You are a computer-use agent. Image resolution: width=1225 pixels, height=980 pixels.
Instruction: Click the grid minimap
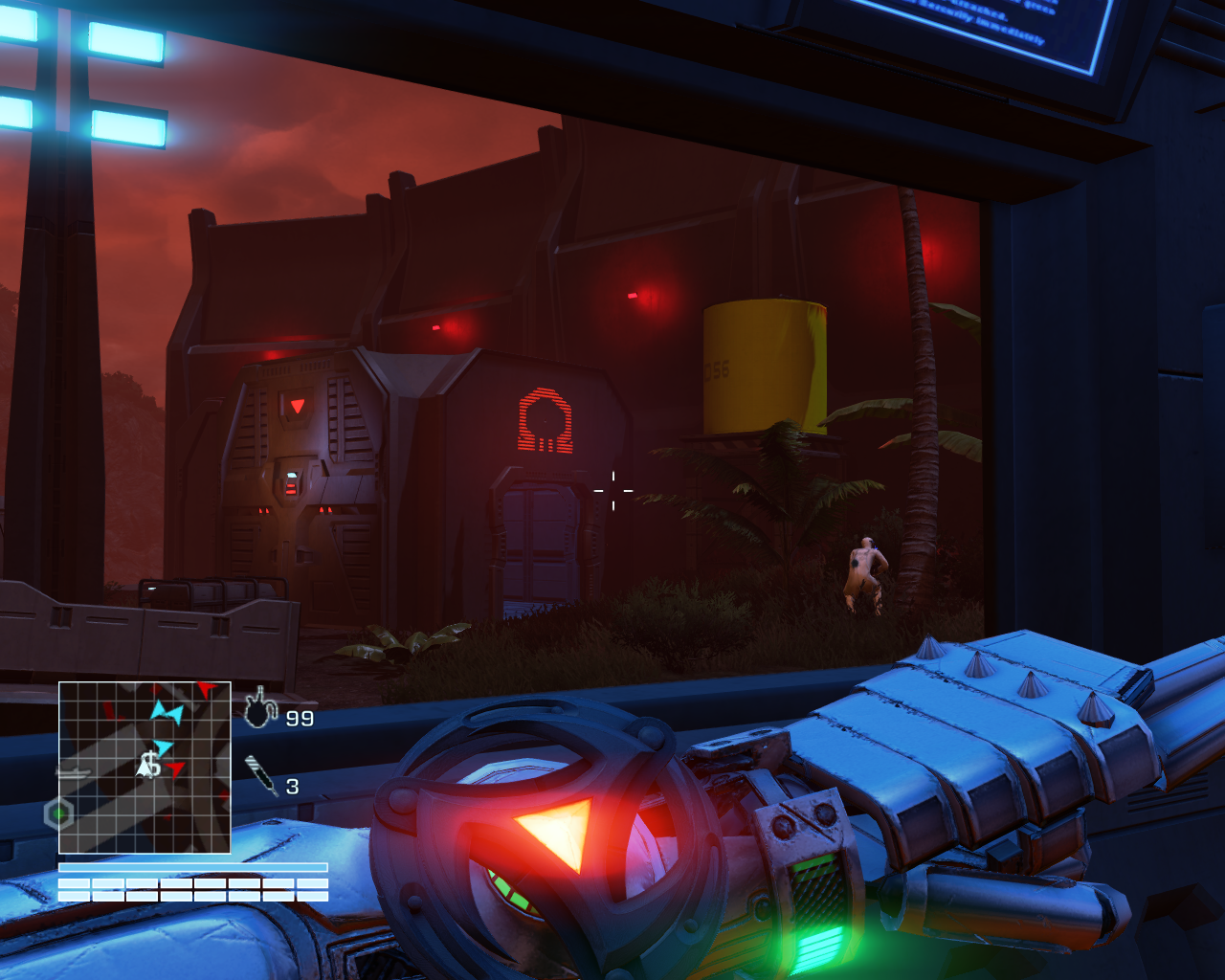[x=145, y=768]
